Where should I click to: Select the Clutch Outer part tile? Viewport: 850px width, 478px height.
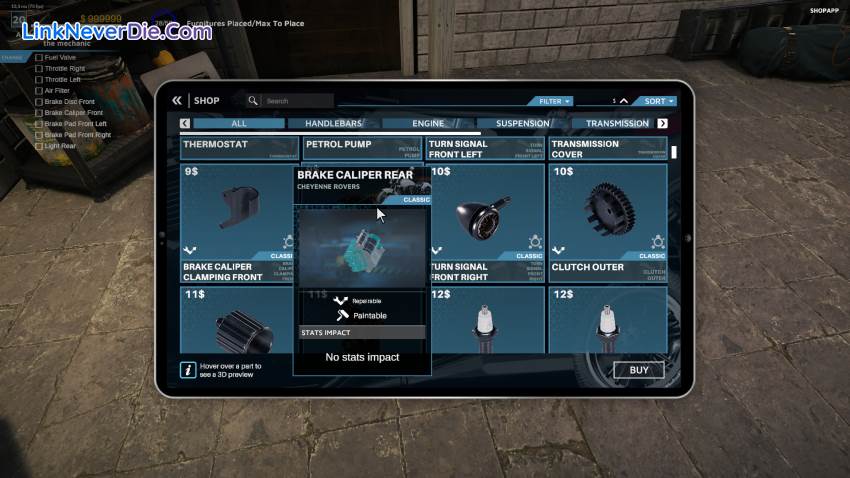(608, 223)
